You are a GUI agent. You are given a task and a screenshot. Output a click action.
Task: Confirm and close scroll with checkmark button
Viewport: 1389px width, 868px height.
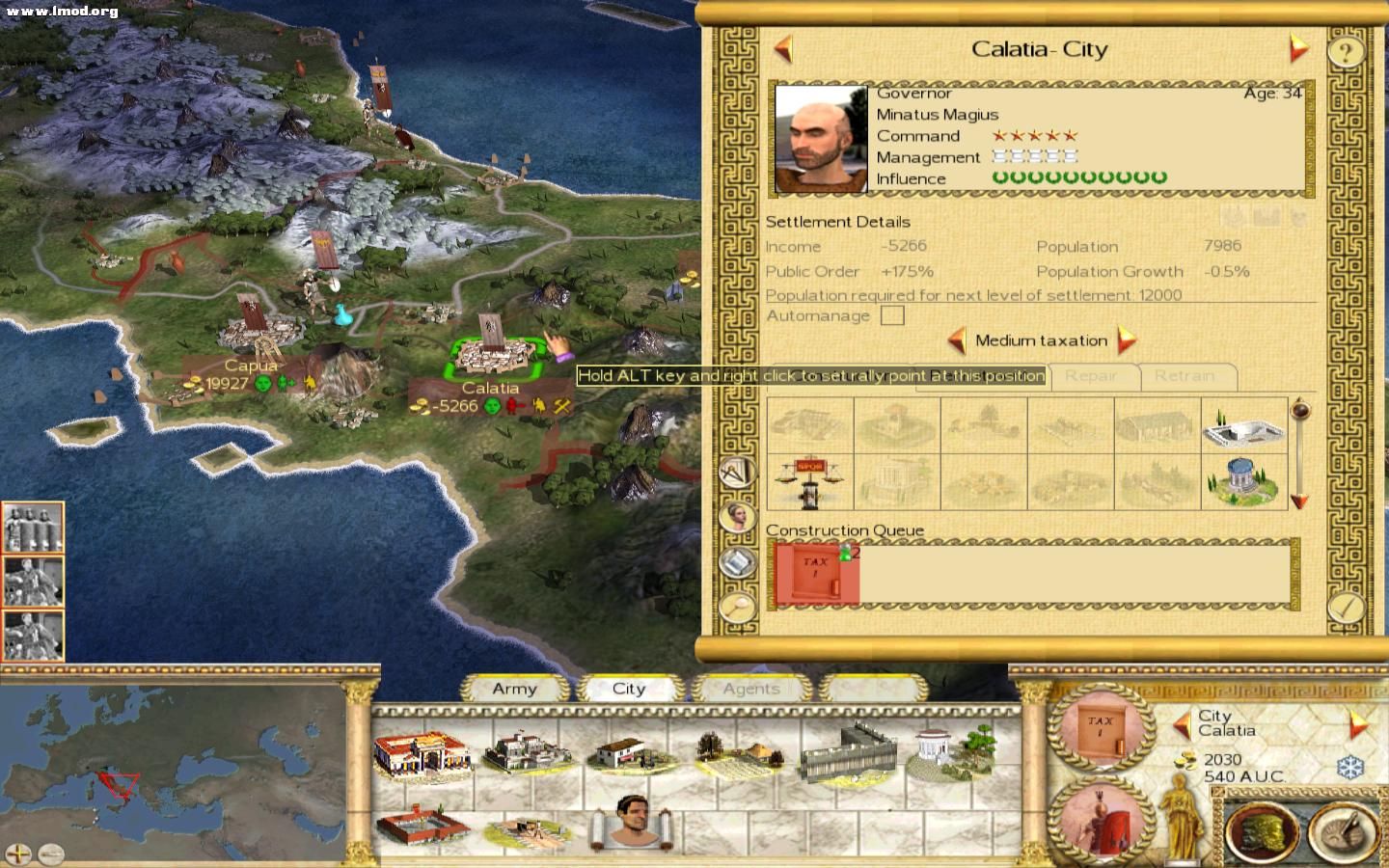point(1345,608)
